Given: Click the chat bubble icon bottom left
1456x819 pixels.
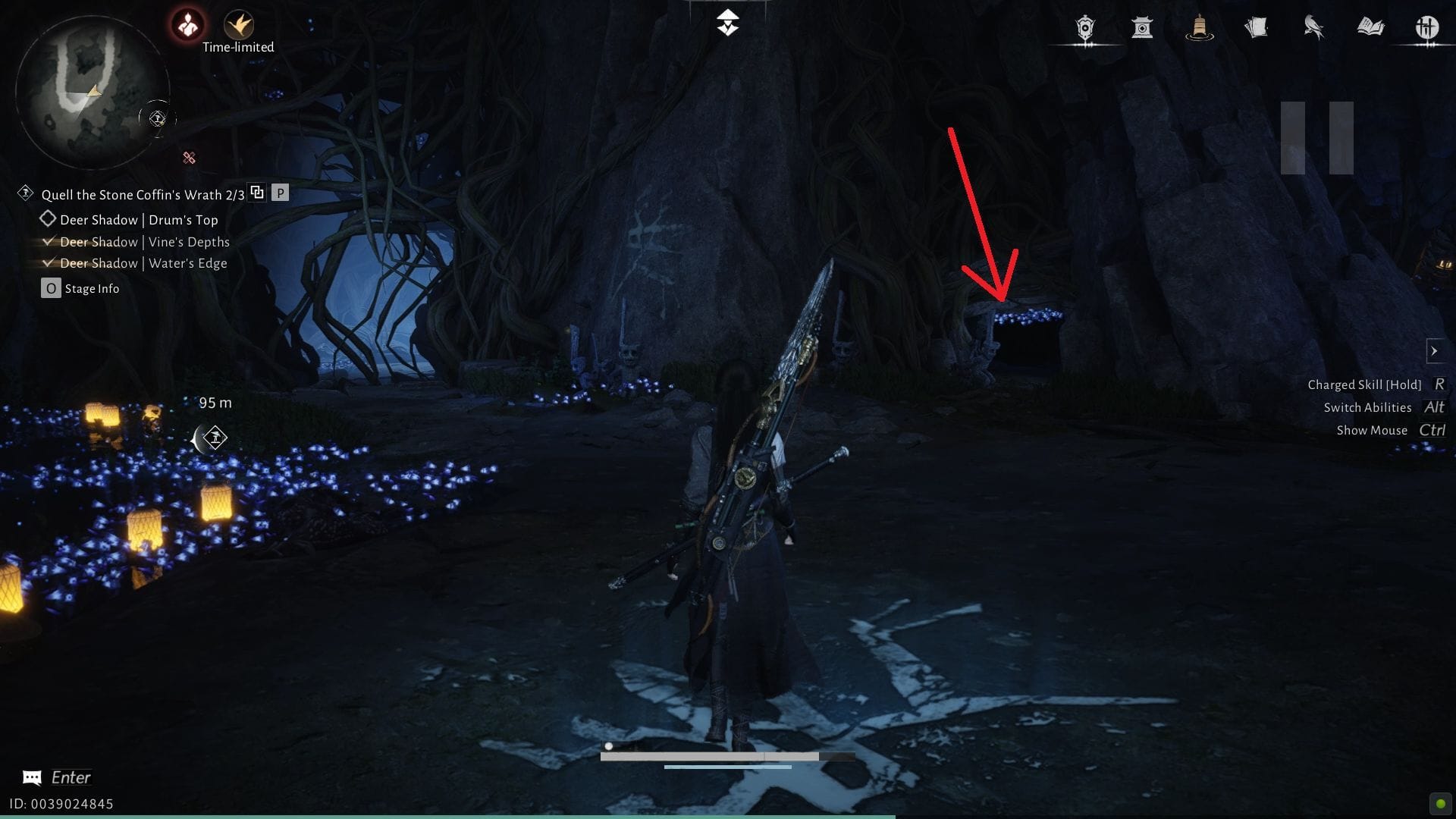Looking at the screenshot, I should [31, 777].
